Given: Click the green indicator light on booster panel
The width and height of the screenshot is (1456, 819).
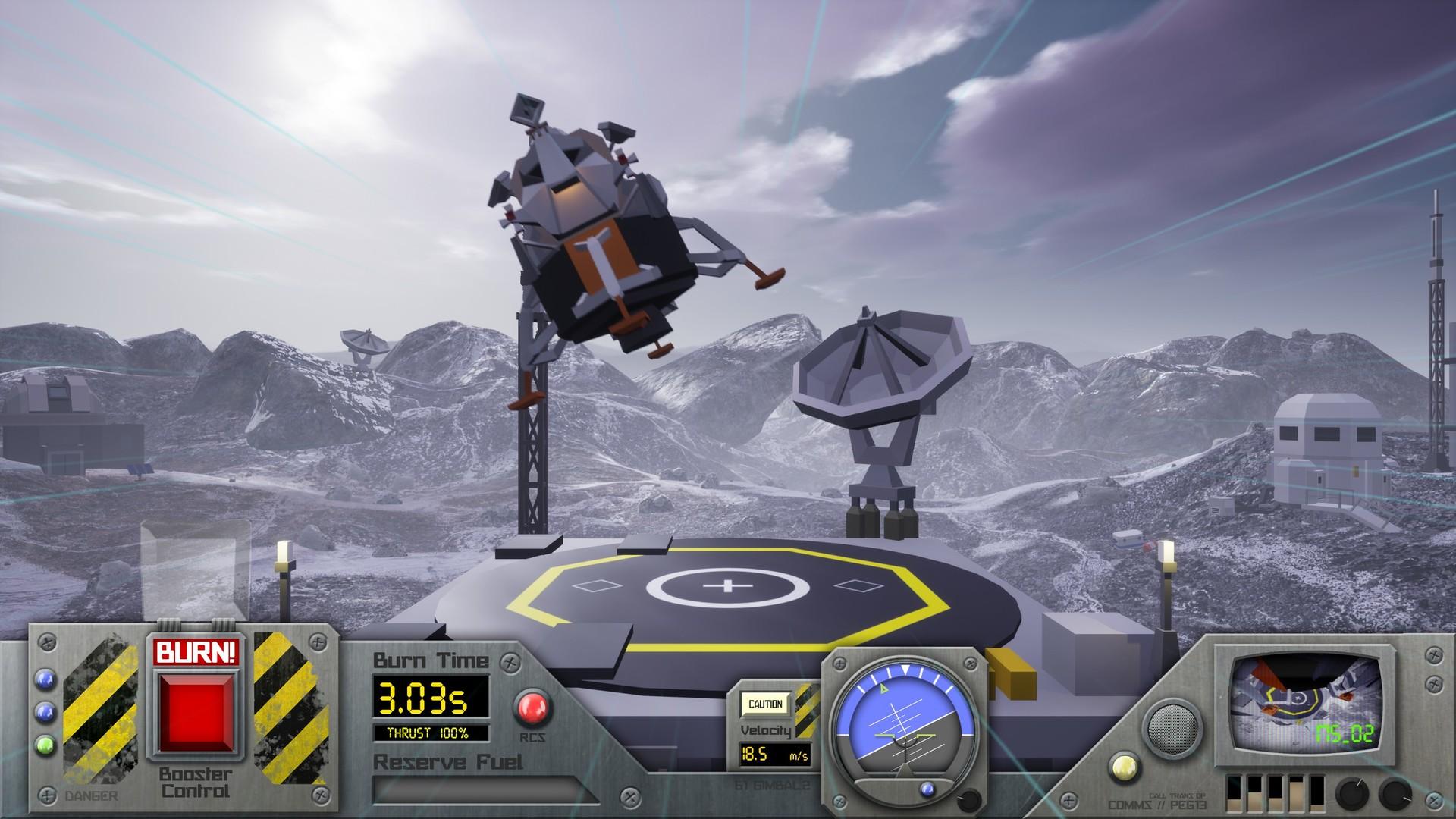Looking at the screenshot, I should (x=45, y=745).
